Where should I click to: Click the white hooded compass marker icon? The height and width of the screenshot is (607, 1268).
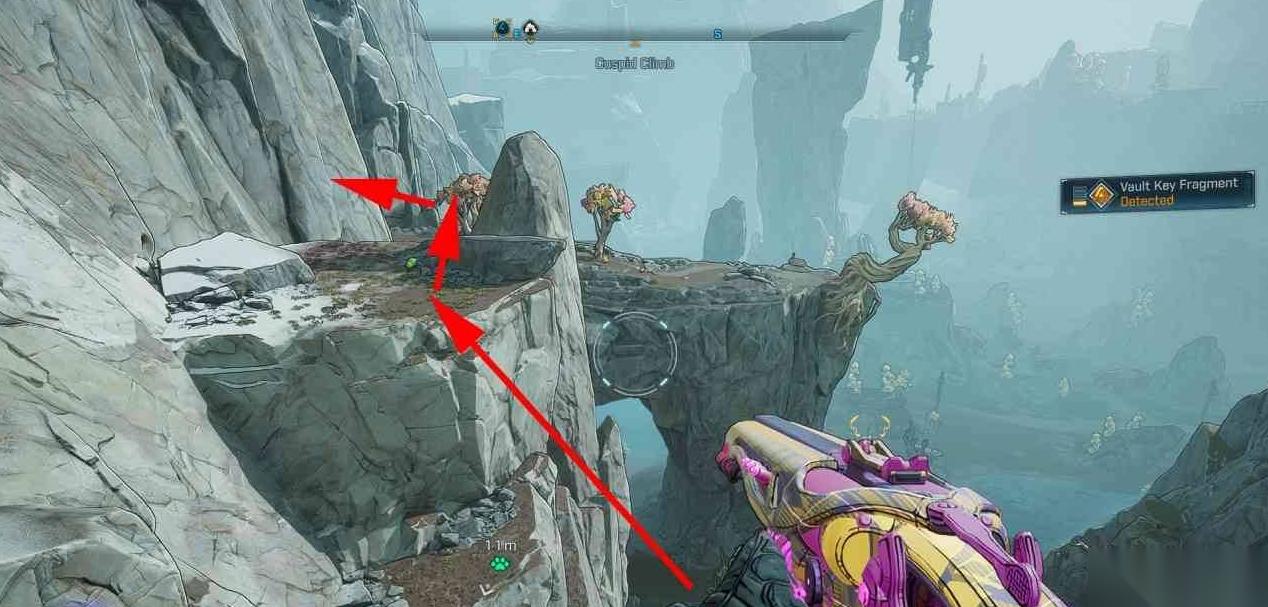point(530,30)
